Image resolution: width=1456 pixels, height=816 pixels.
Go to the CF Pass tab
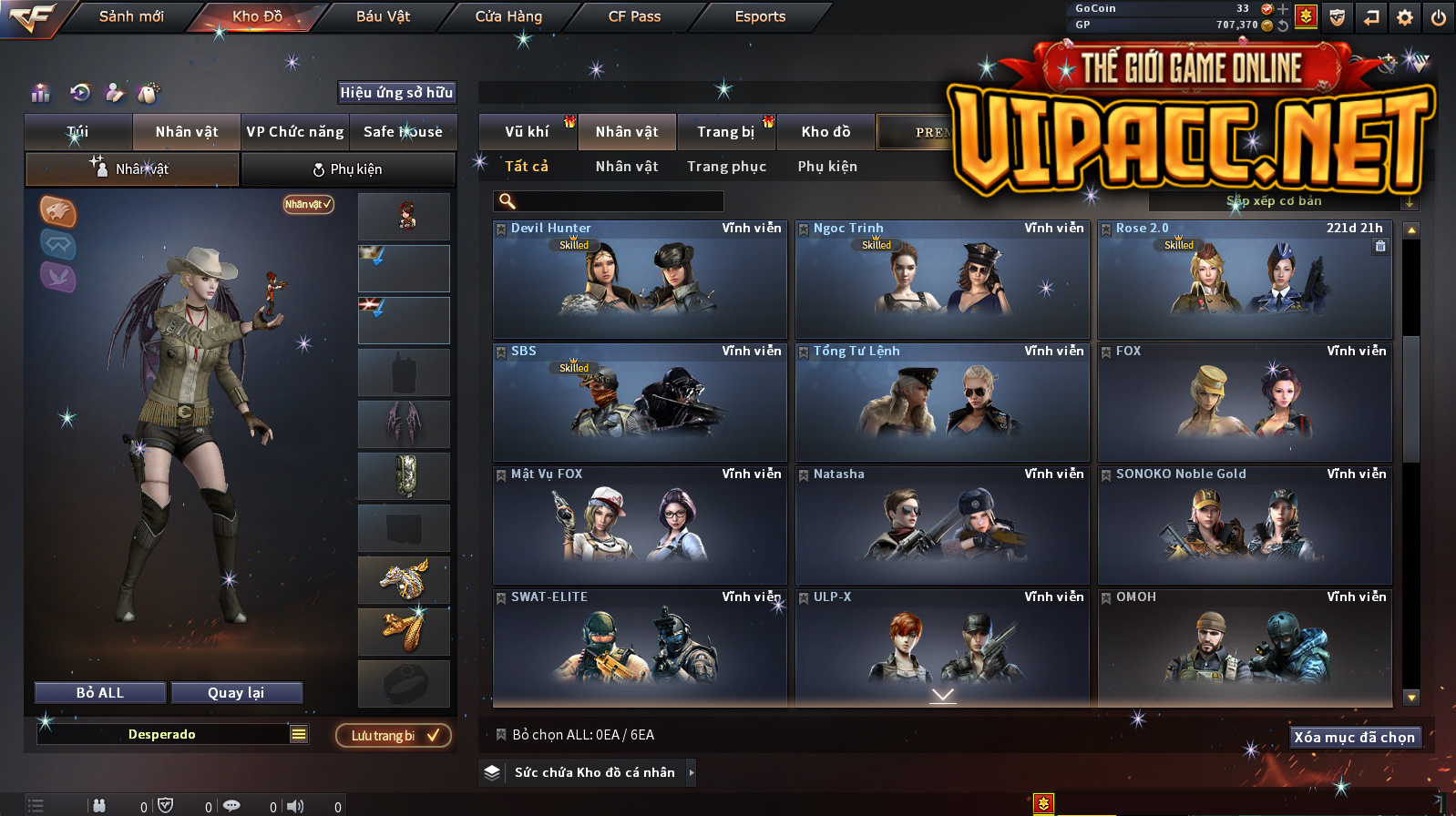[x=634, y=16]
